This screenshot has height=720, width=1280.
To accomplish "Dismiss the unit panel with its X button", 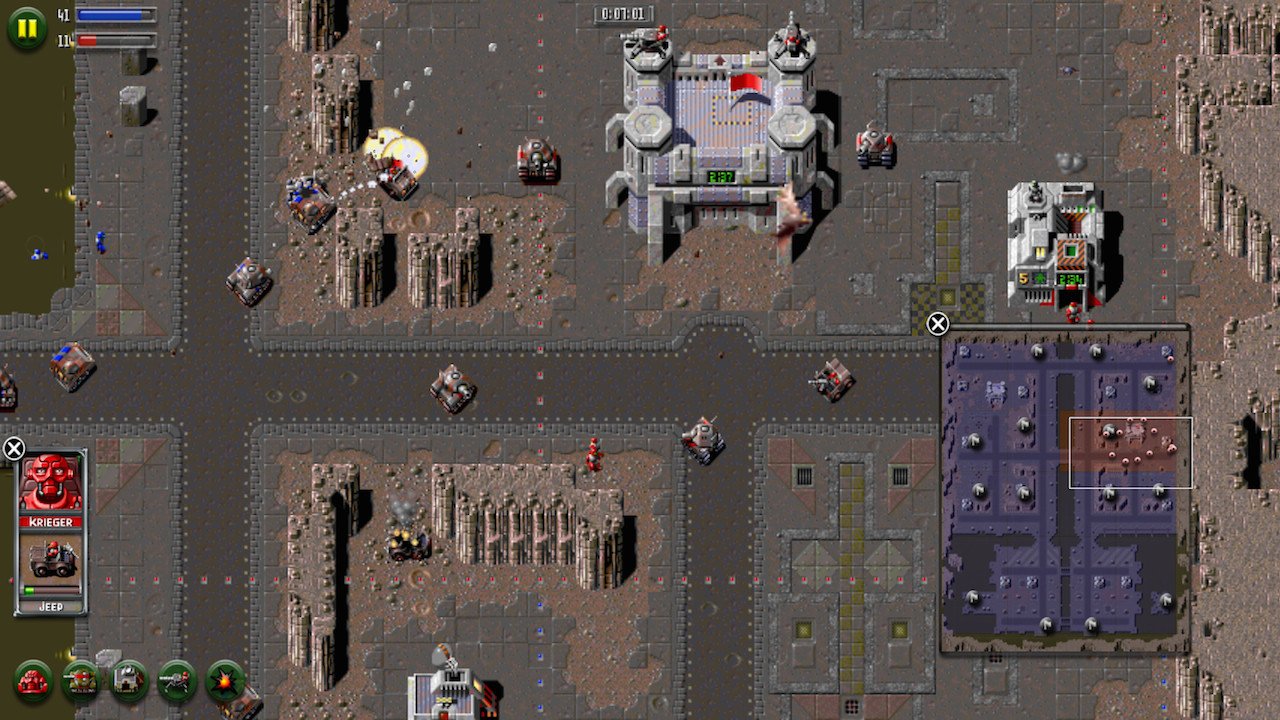I will 16,447.
